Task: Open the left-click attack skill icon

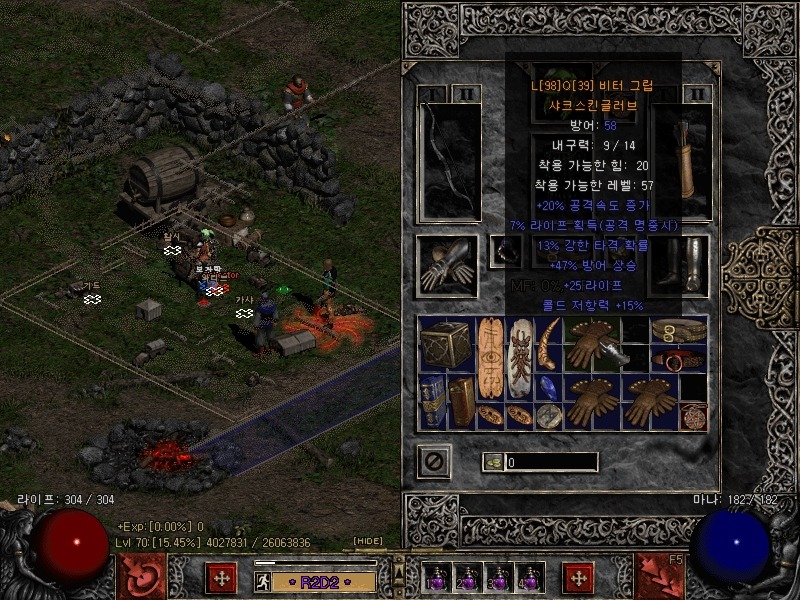Action: tap(140, 576)
